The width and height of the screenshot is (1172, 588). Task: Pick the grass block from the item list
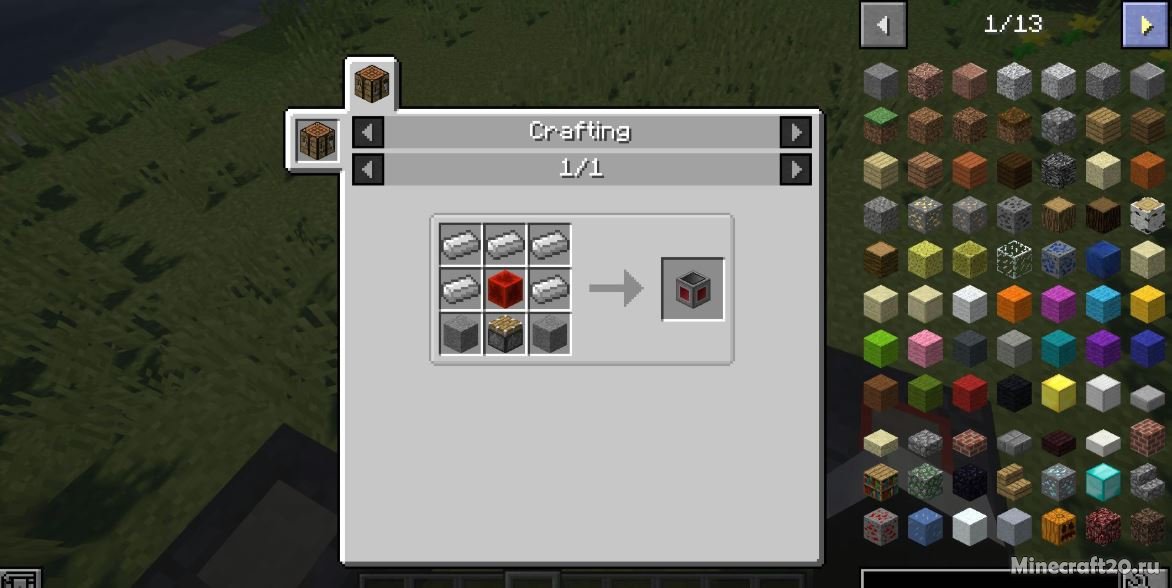[881, 126]
